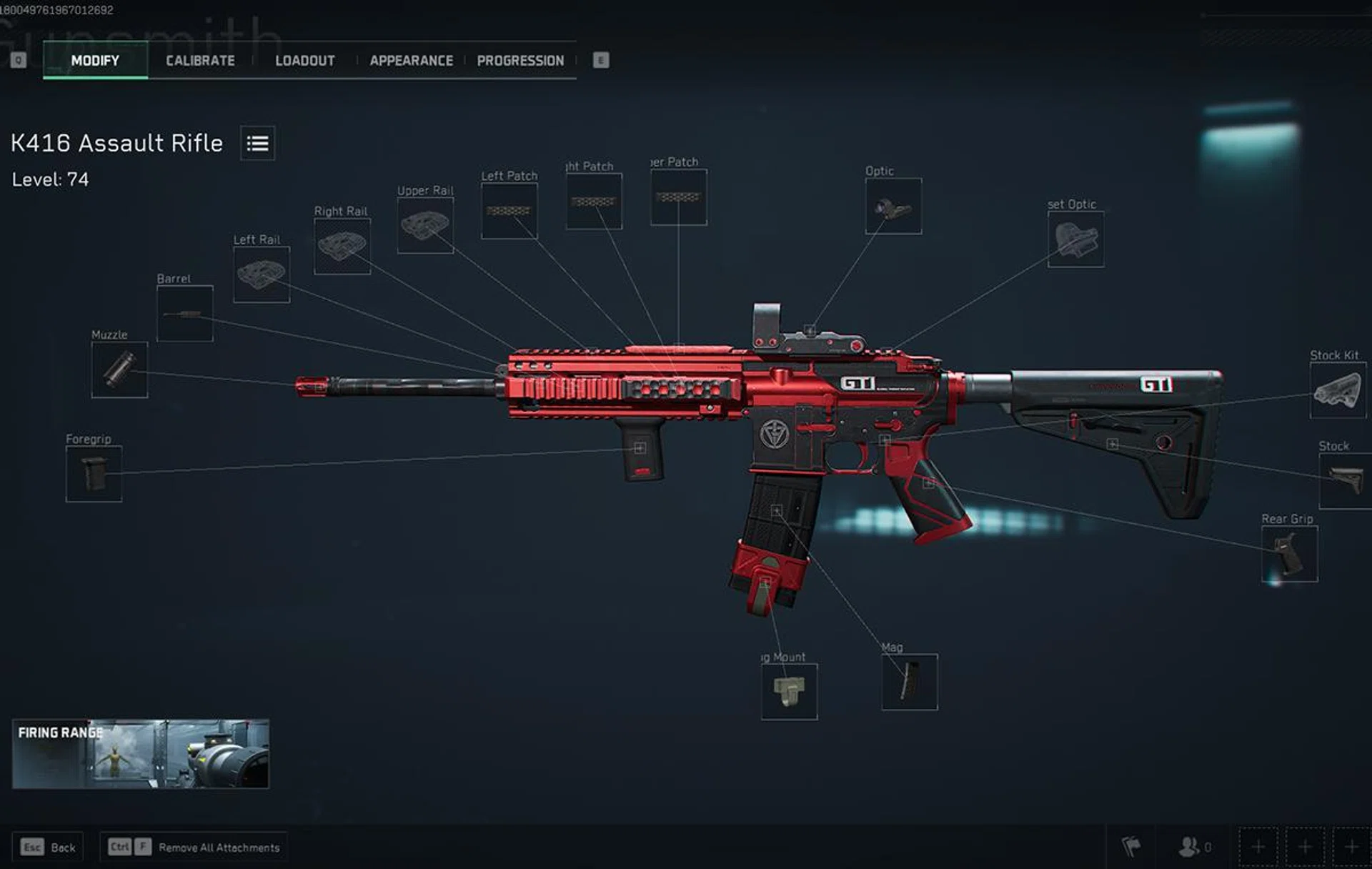1372x869 pixels.
Task: Open the Offset Optic slot
Action: 1076,239
